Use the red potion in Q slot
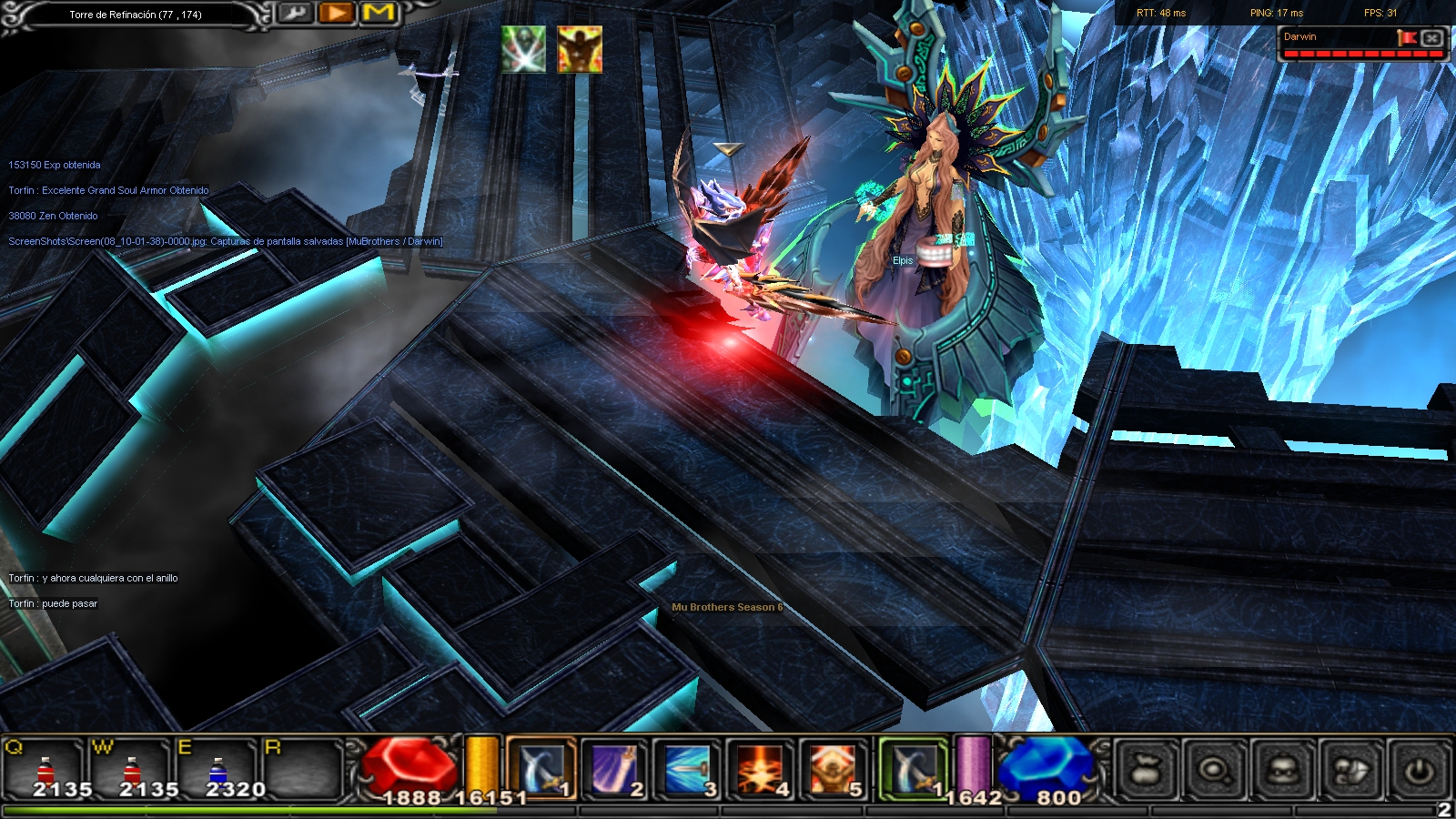 tap(47, 769)
